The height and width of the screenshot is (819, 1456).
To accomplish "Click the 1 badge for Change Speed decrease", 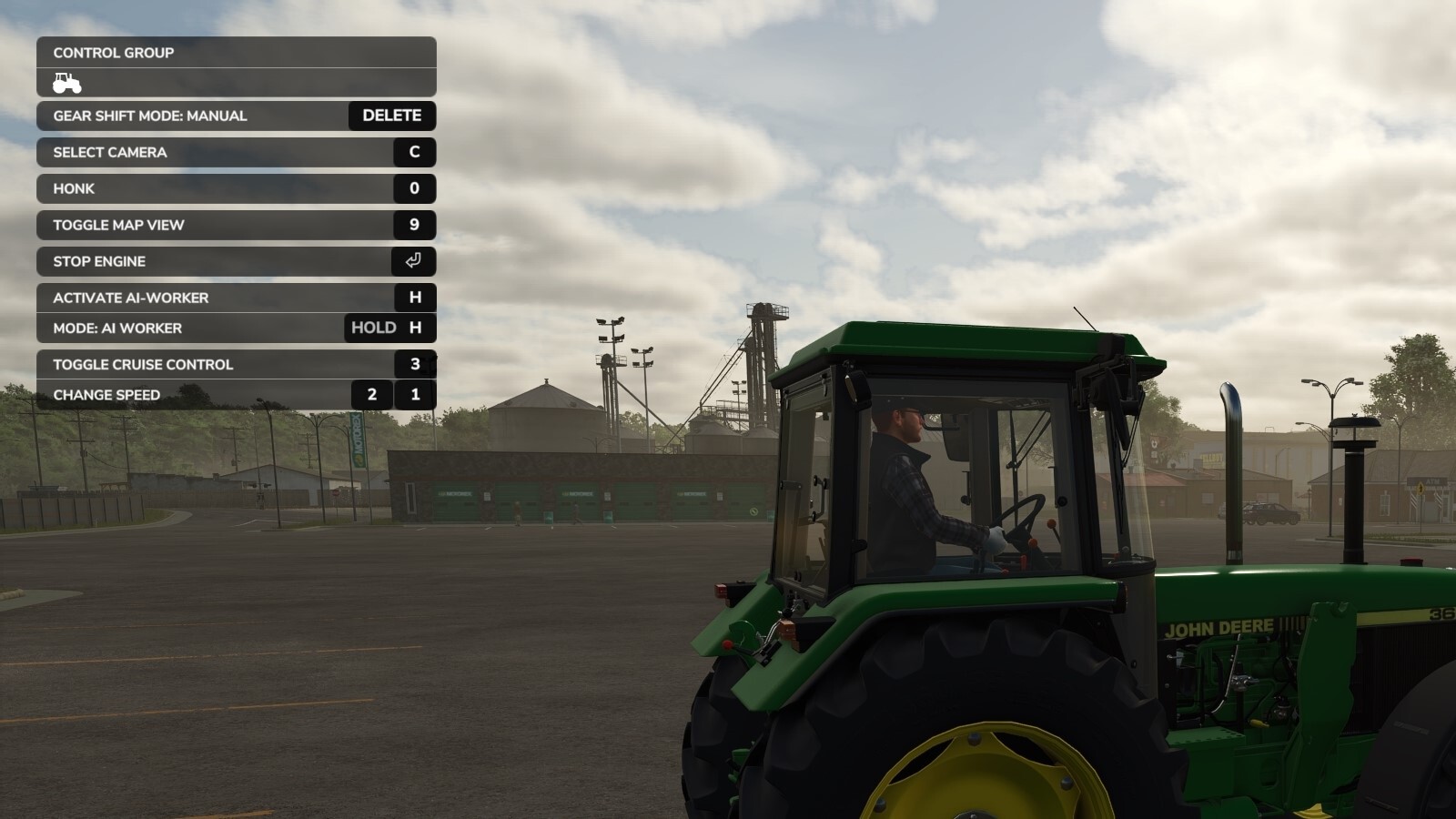I will 416,395.
